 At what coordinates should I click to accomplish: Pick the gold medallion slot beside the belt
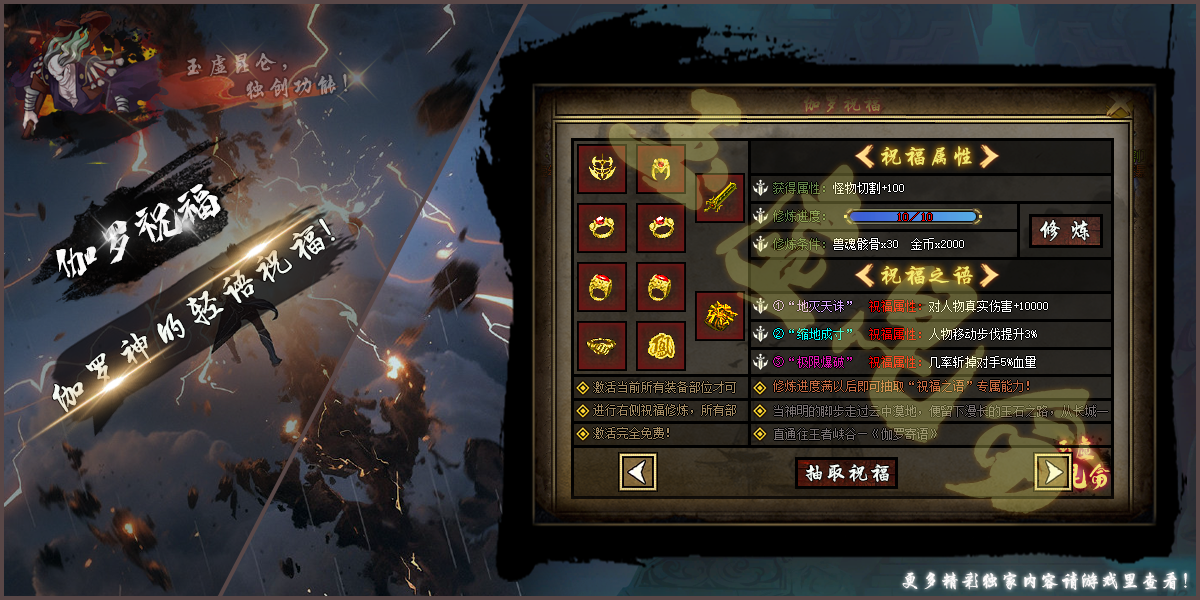click(661, 346)
